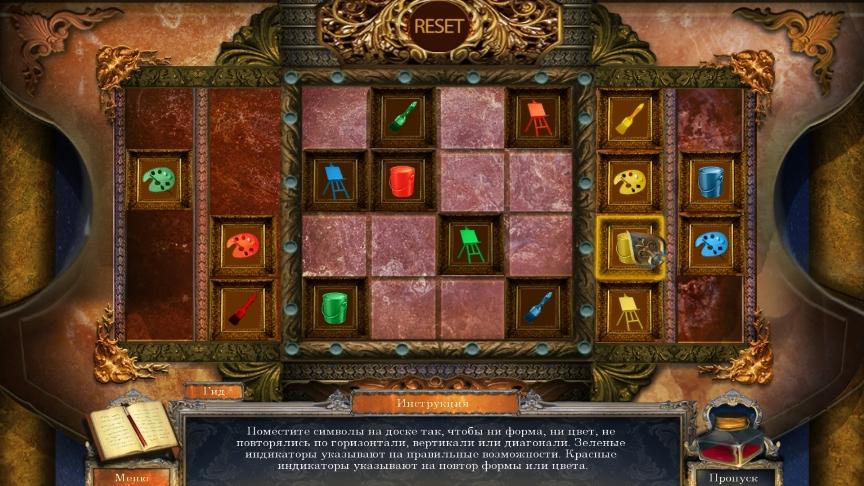864x486 pixels.
Task: Select the red paintbrush tile
Action: click(x=243, y=310)
